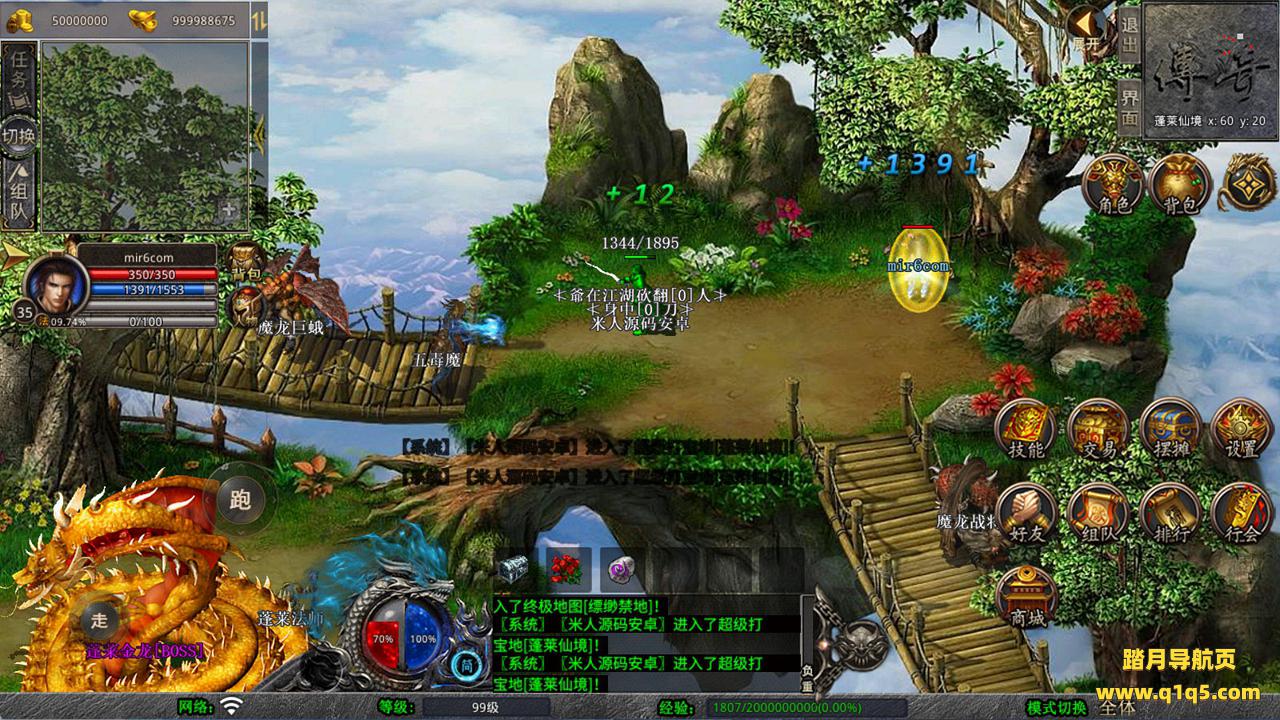Select the silver treasure chest hotbar slot

coord(514,570)
